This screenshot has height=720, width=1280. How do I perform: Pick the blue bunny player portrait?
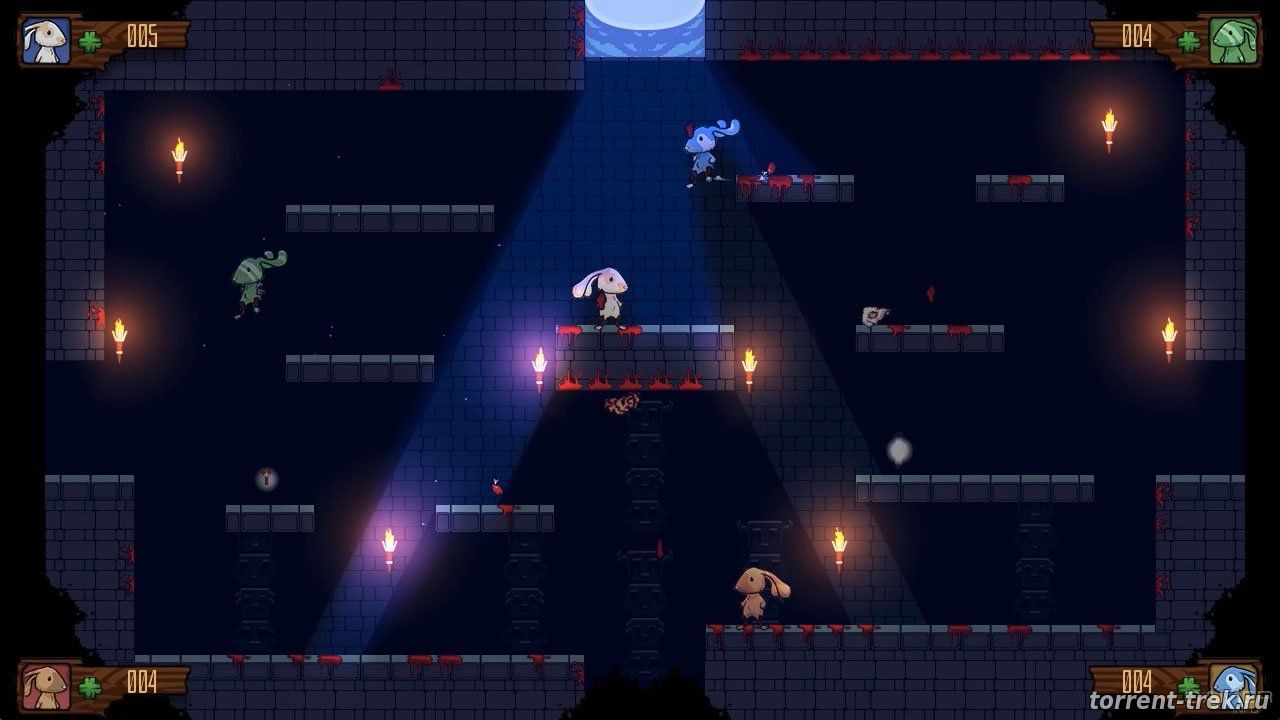point(1232,685)
